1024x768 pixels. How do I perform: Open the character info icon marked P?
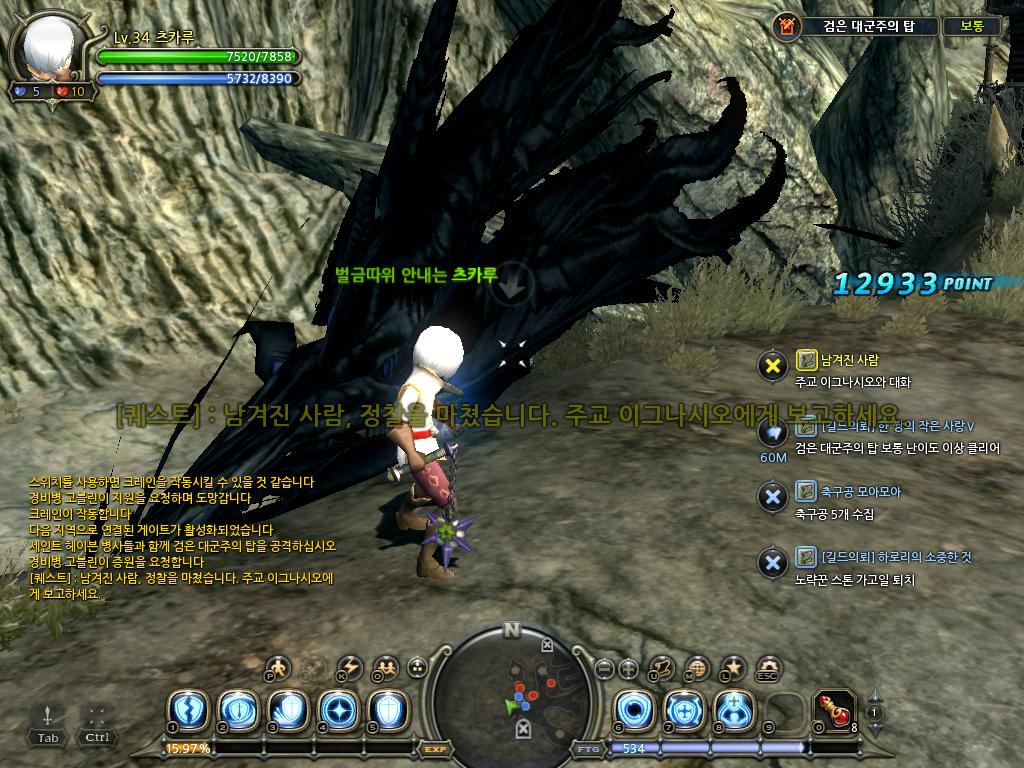point(278,667)
